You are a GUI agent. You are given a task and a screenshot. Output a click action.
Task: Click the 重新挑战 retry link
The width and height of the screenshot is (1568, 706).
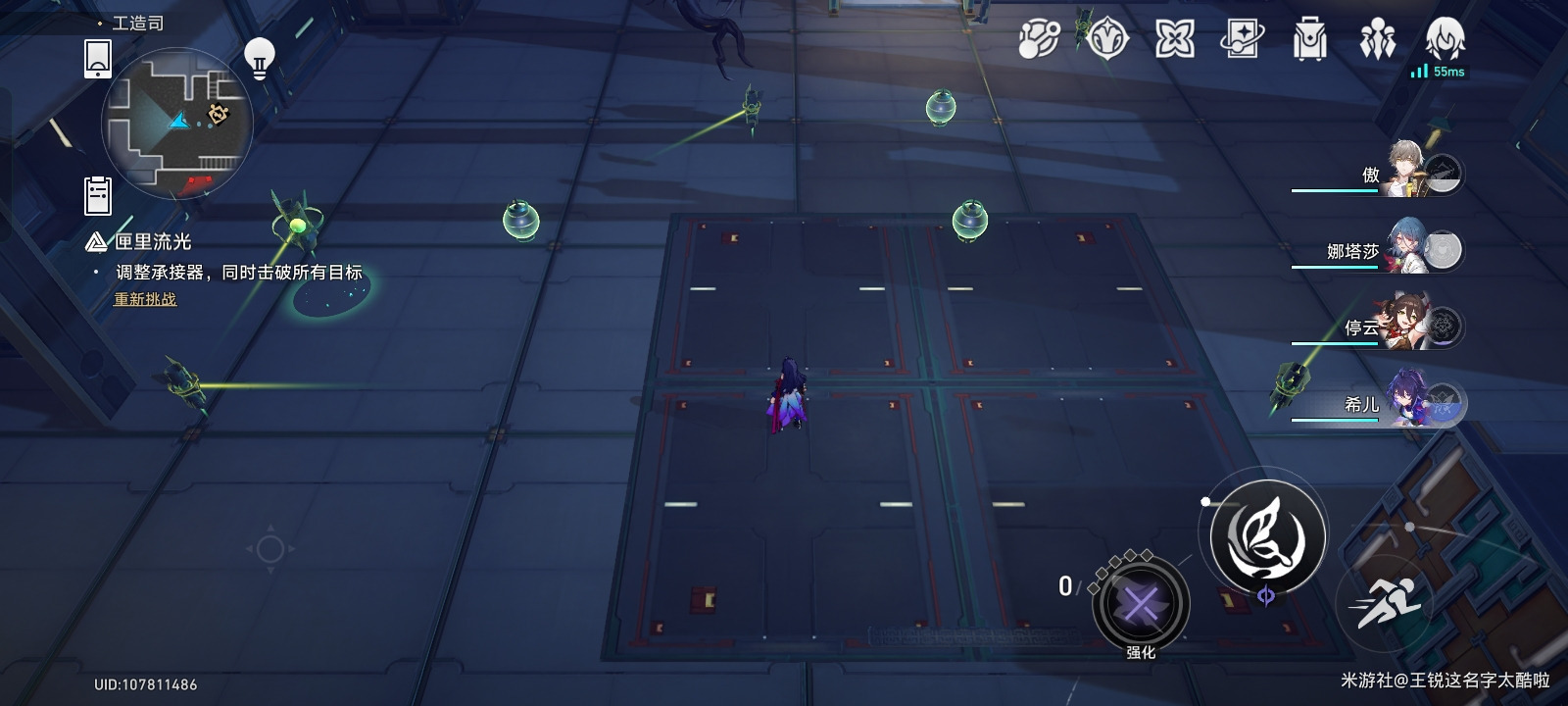pyautogui.click(x=145, y=299)
